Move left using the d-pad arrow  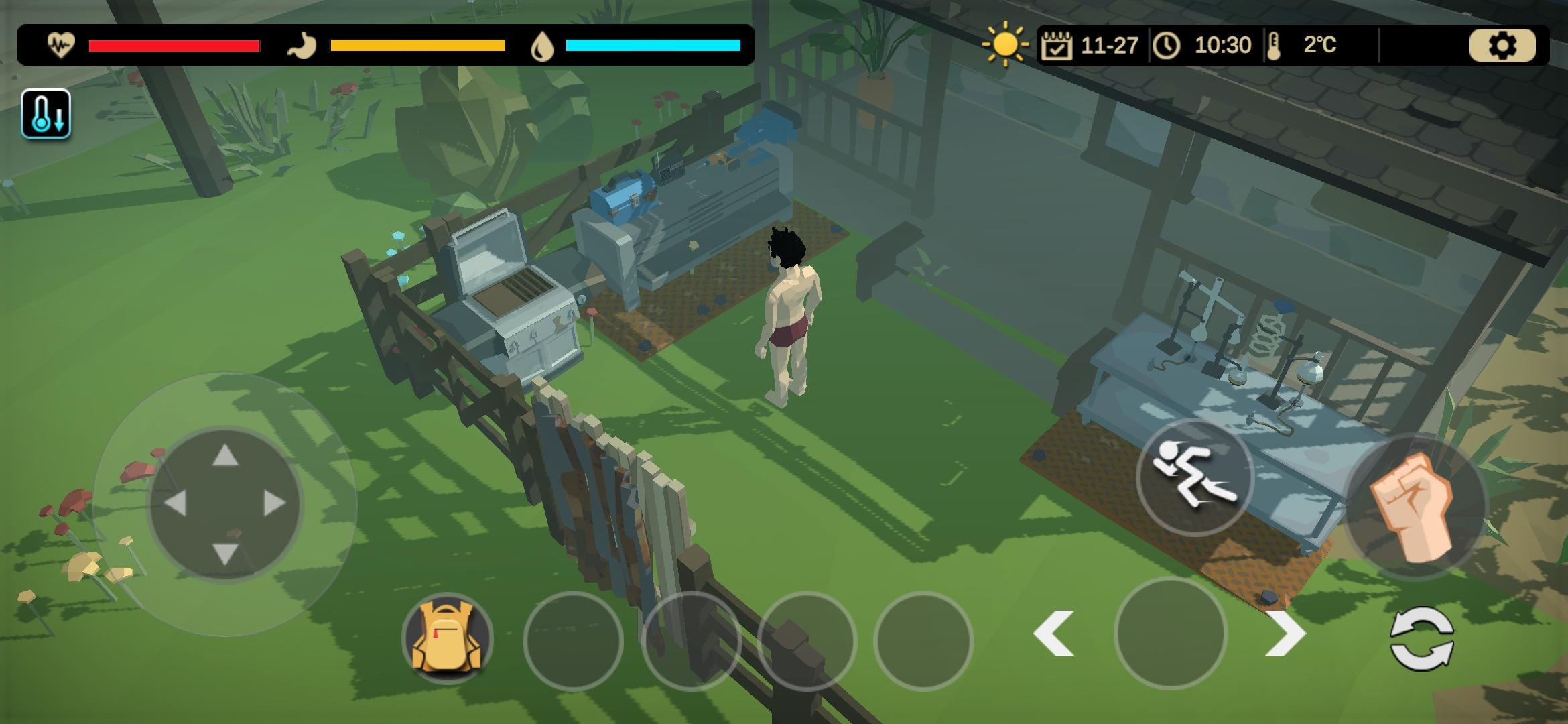(176, 503)
